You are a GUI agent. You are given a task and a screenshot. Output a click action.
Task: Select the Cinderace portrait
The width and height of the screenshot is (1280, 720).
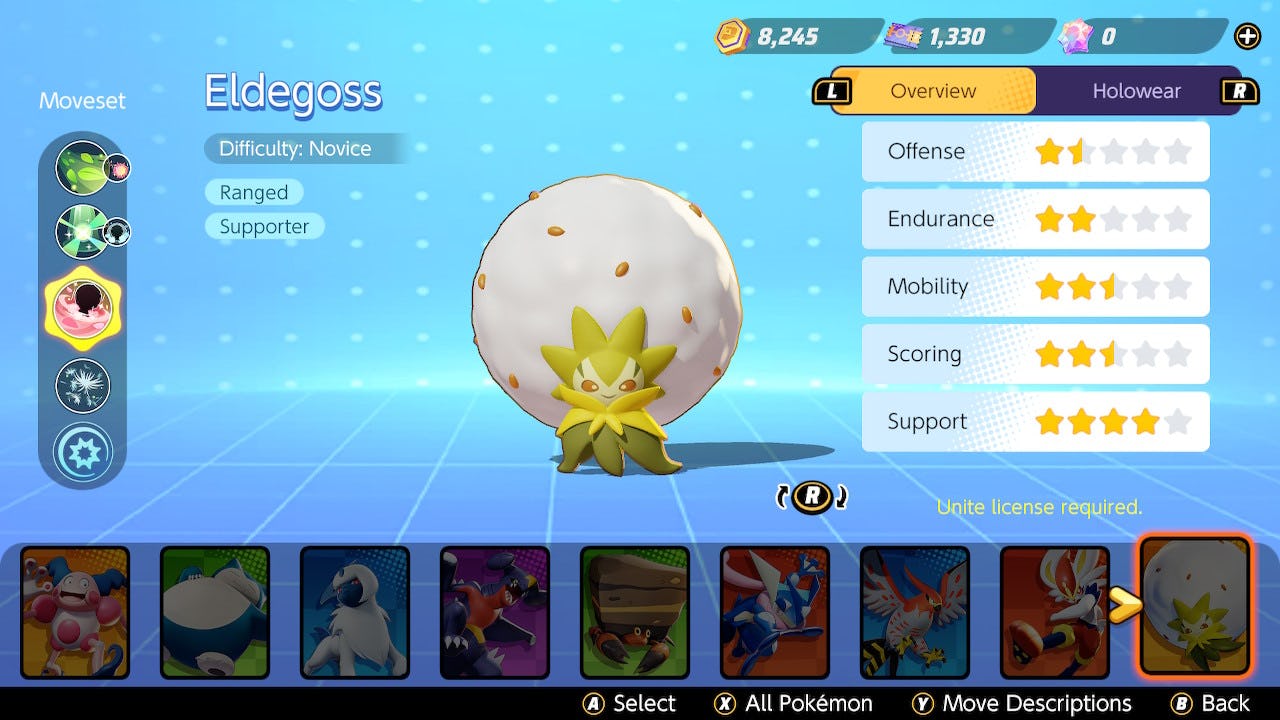coord(1055,611)
